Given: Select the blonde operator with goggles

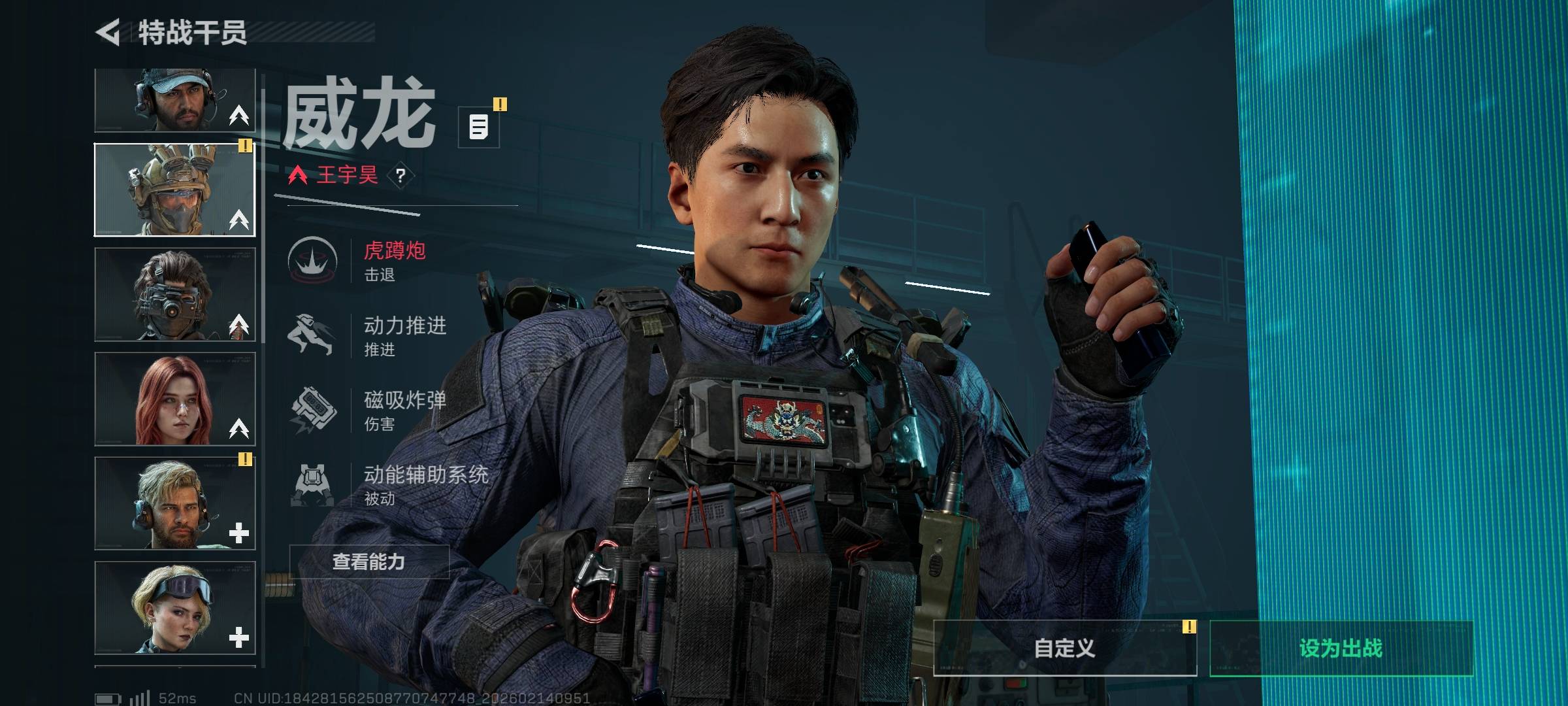Looking at the screenshot, I should [174, 608].
